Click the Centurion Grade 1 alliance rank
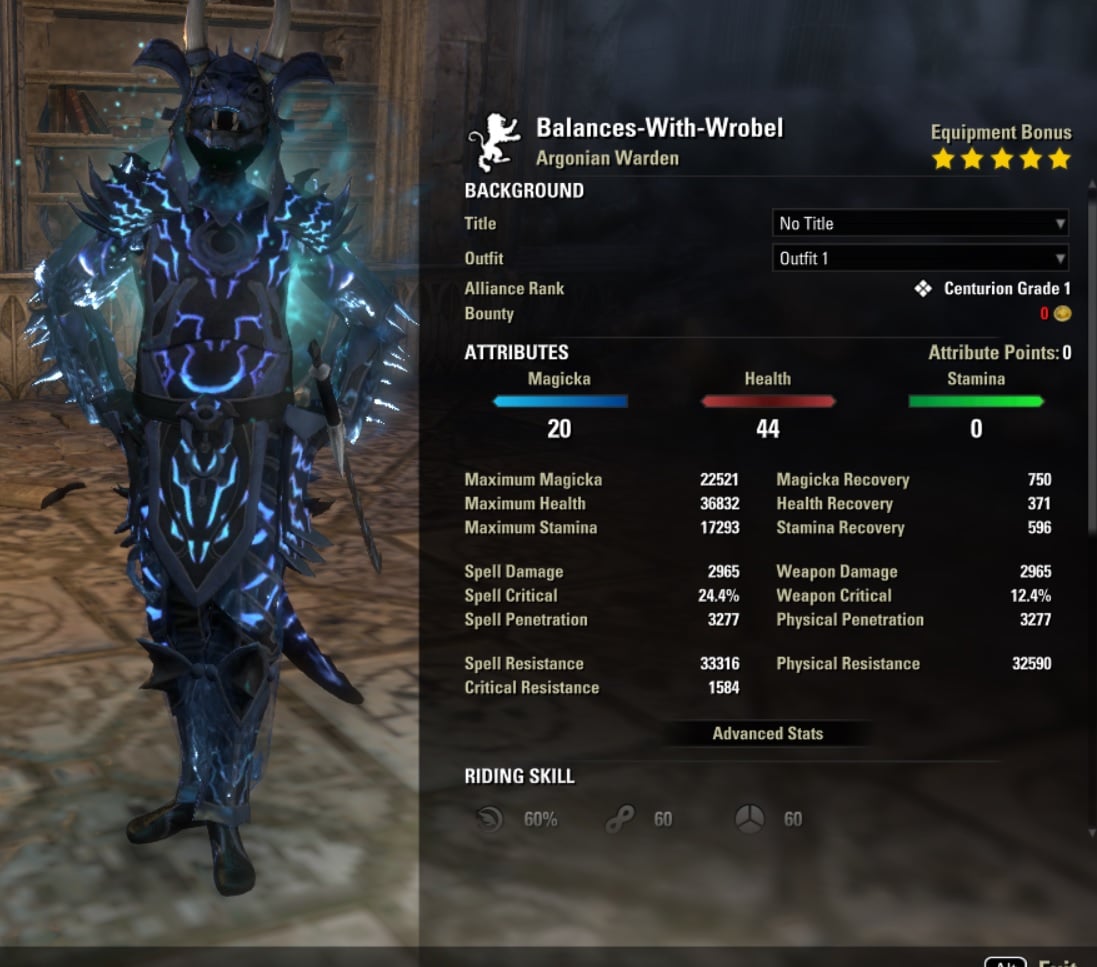The image size is (1097, 967). pyautogui.click(x=1006, y=289)
